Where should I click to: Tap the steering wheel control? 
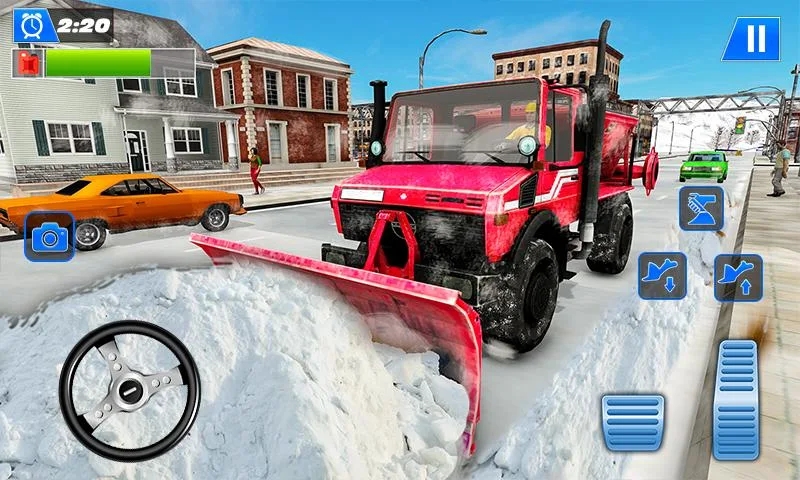click(129, 390)
